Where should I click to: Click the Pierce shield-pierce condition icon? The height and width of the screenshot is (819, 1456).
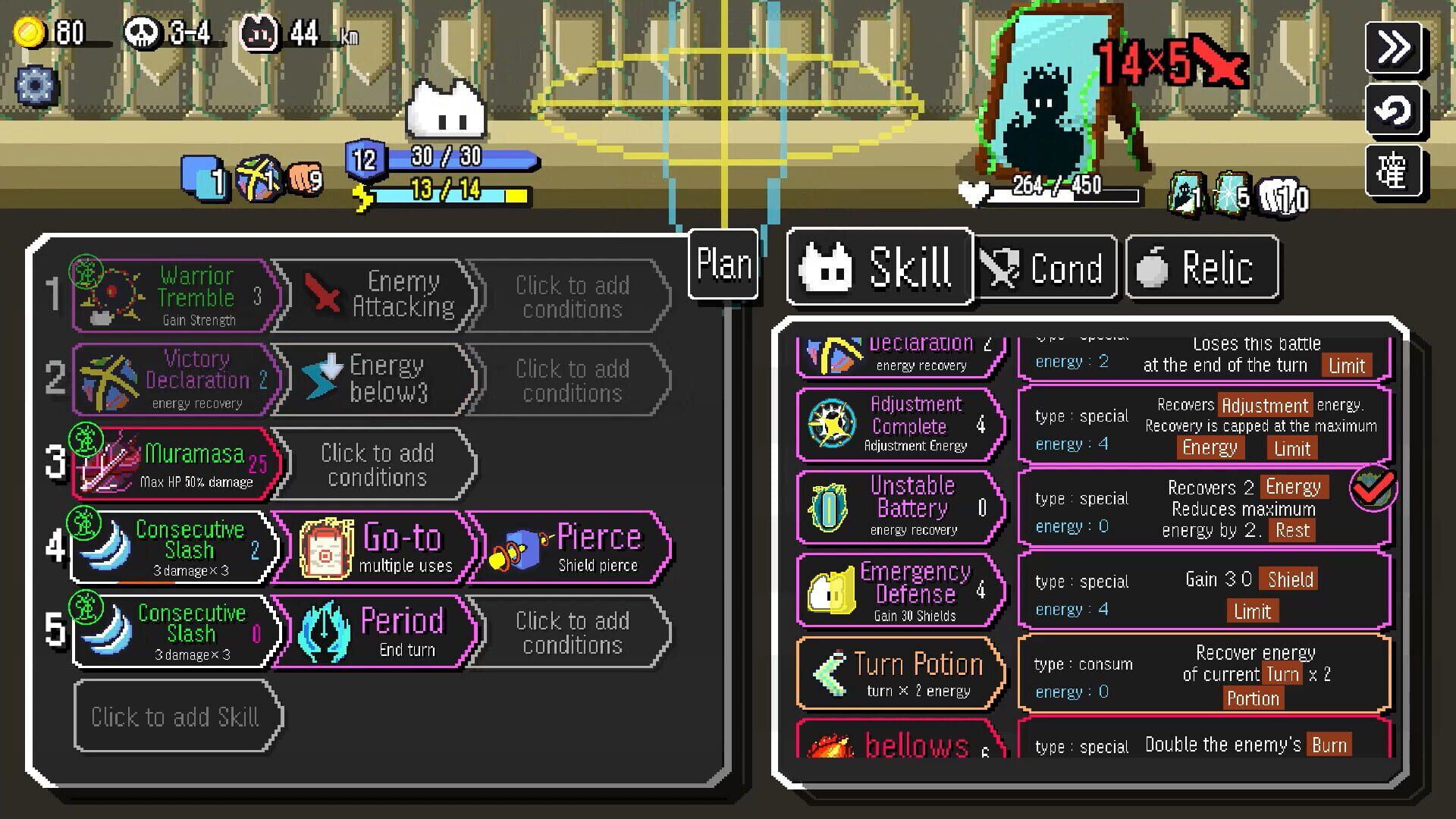pos(519,548)
